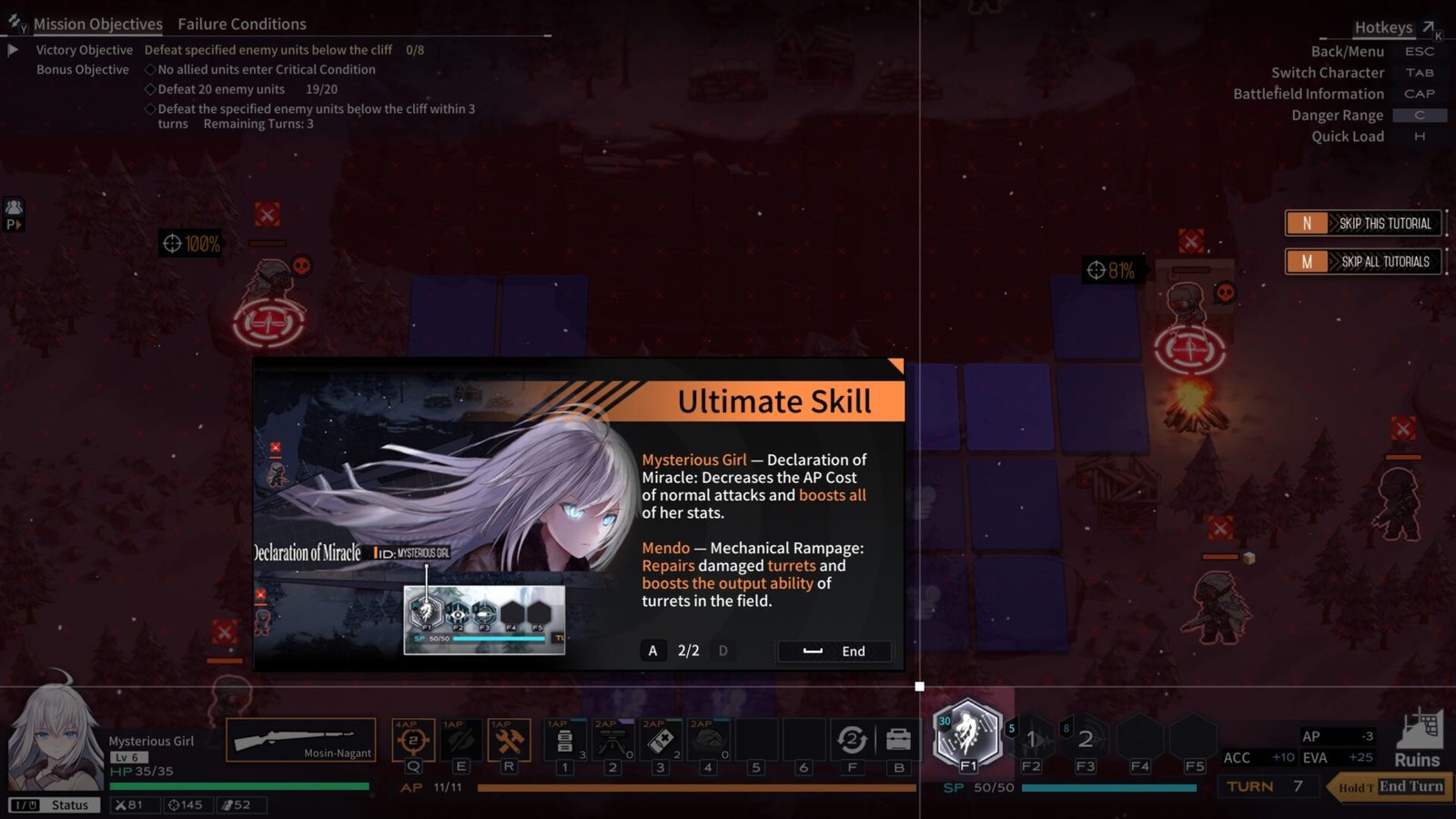1456x819 pixels.
Task: Switch to the Failure Conditions tab
Action: tap(241, 24)
